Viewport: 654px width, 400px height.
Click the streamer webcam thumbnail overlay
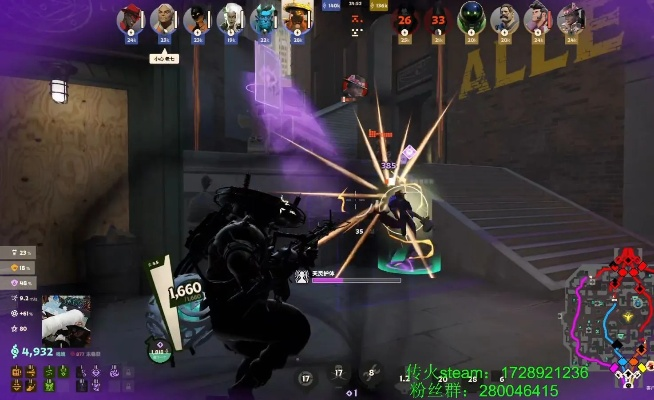[66, 318]
